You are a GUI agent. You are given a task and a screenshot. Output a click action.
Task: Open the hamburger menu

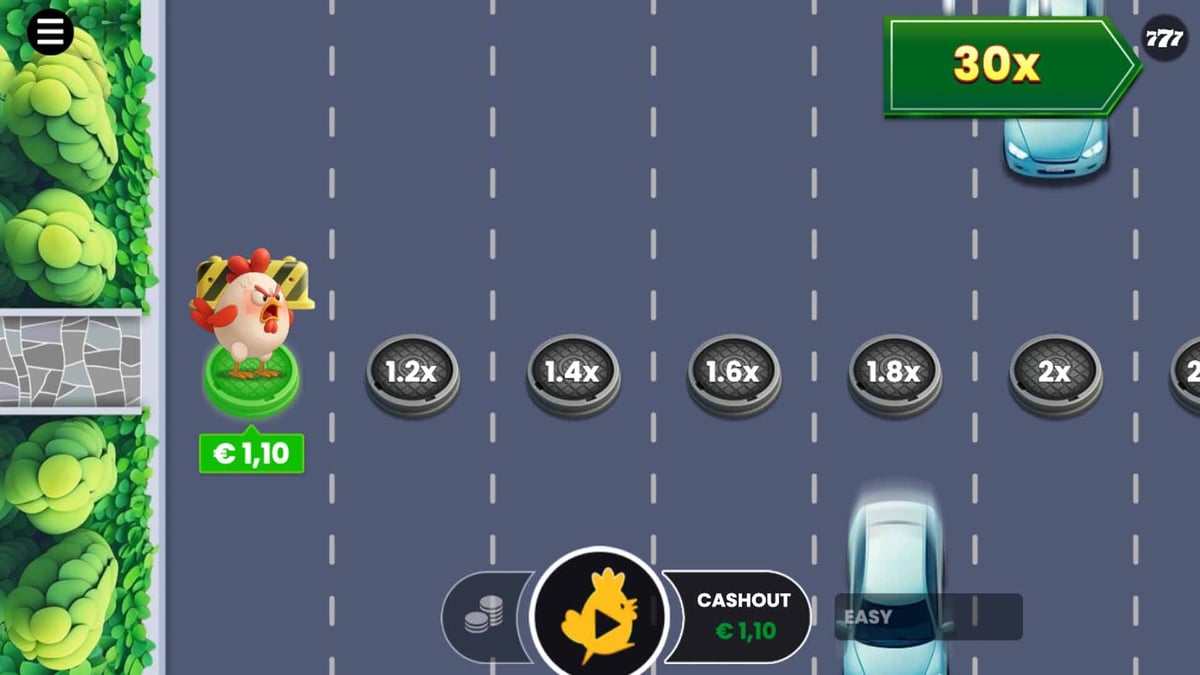pyautogui.click(x=50, y=33)
